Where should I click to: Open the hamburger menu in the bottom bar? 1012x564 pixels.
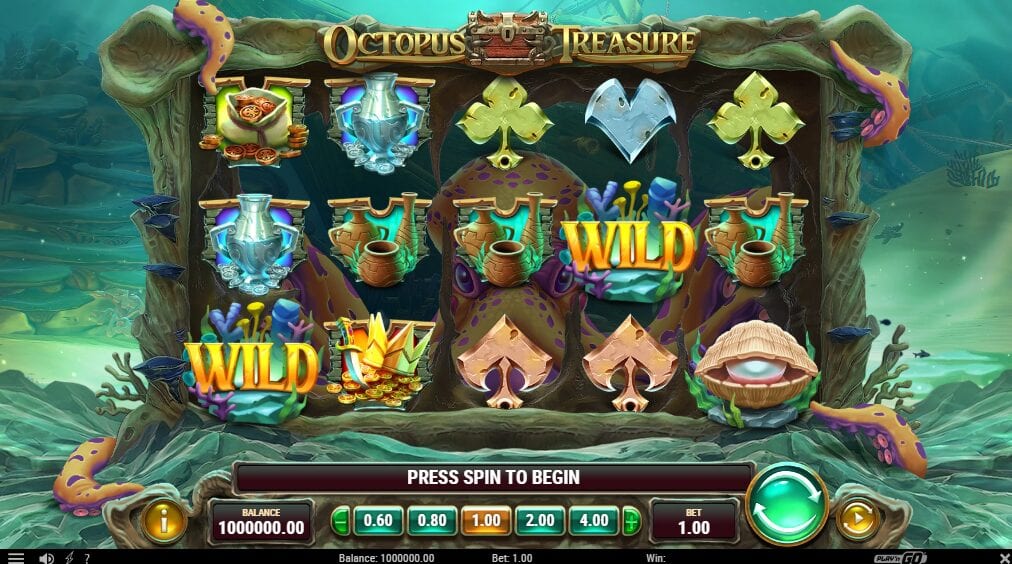tap(15, 557)
